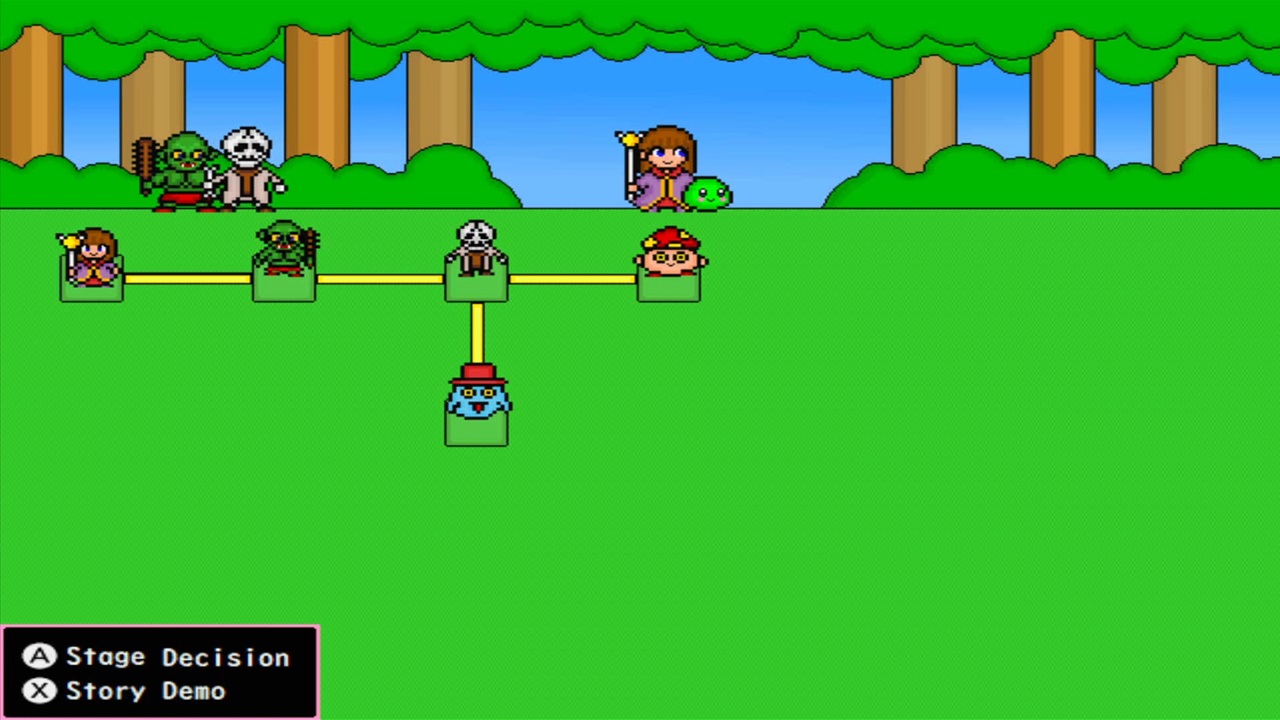The image size is (1280, 720).
Task: Activate the Story Demo option
Action: click(x=146, y=690)
